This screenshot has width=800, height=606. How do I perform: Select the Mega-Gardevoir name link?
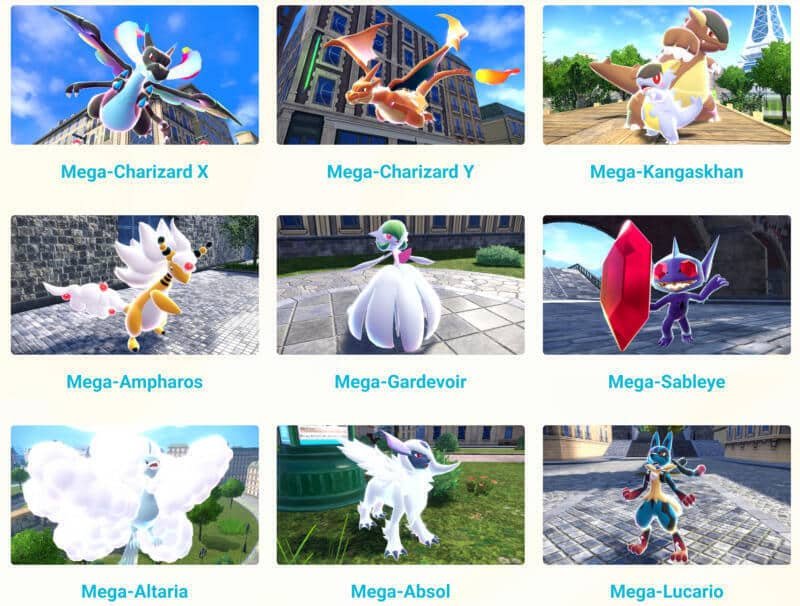(x=400, y=382)
